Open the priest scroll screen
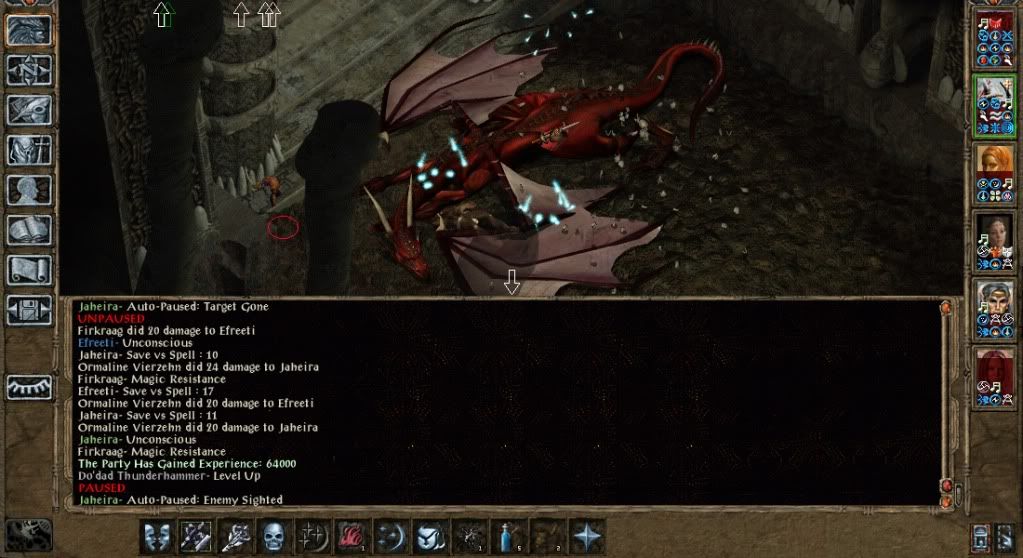Viewport: 1023px width, 558px height. (29, 270)
